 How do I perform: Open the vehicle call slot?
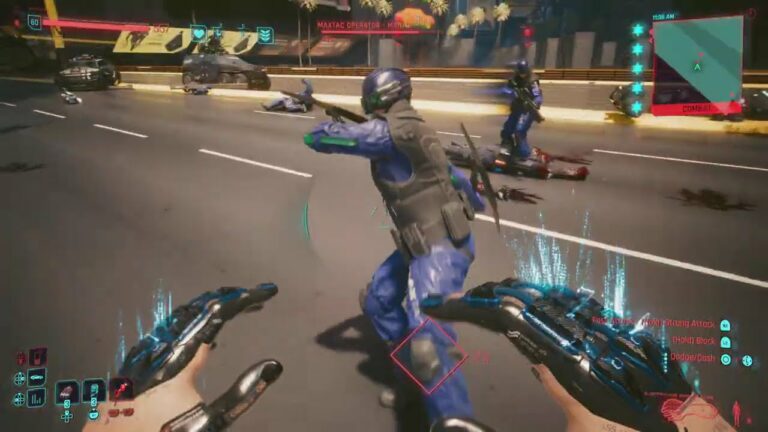coord(36,377)
